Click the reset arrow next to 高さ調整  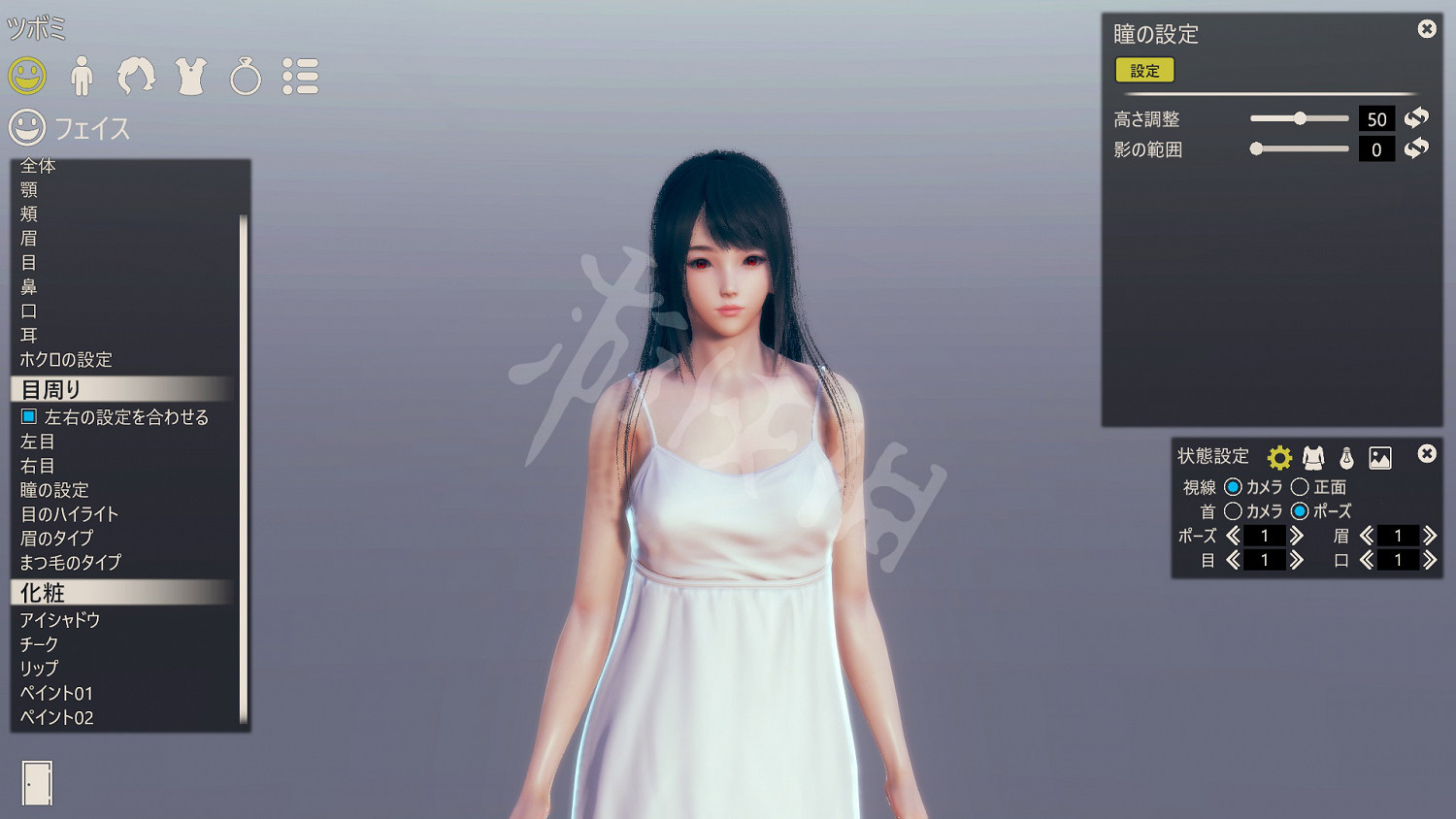[x=1416, y=117]
